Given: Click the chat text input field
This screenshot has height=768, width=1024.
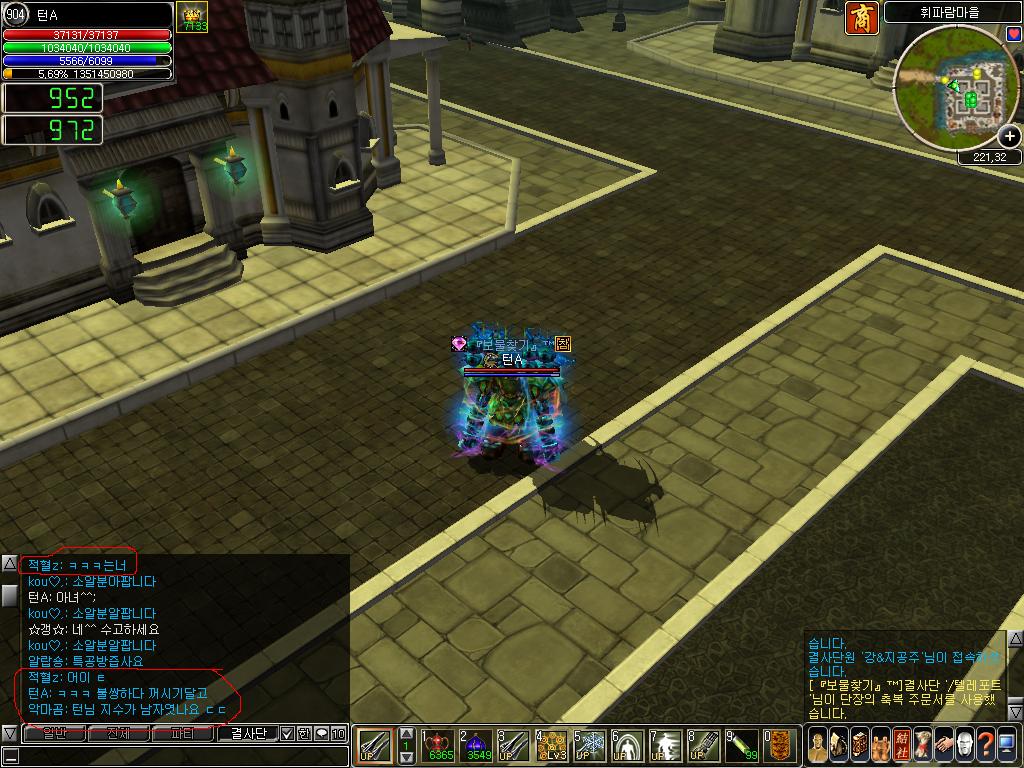Looking at the screenshot, I should [x=180, y=755].
